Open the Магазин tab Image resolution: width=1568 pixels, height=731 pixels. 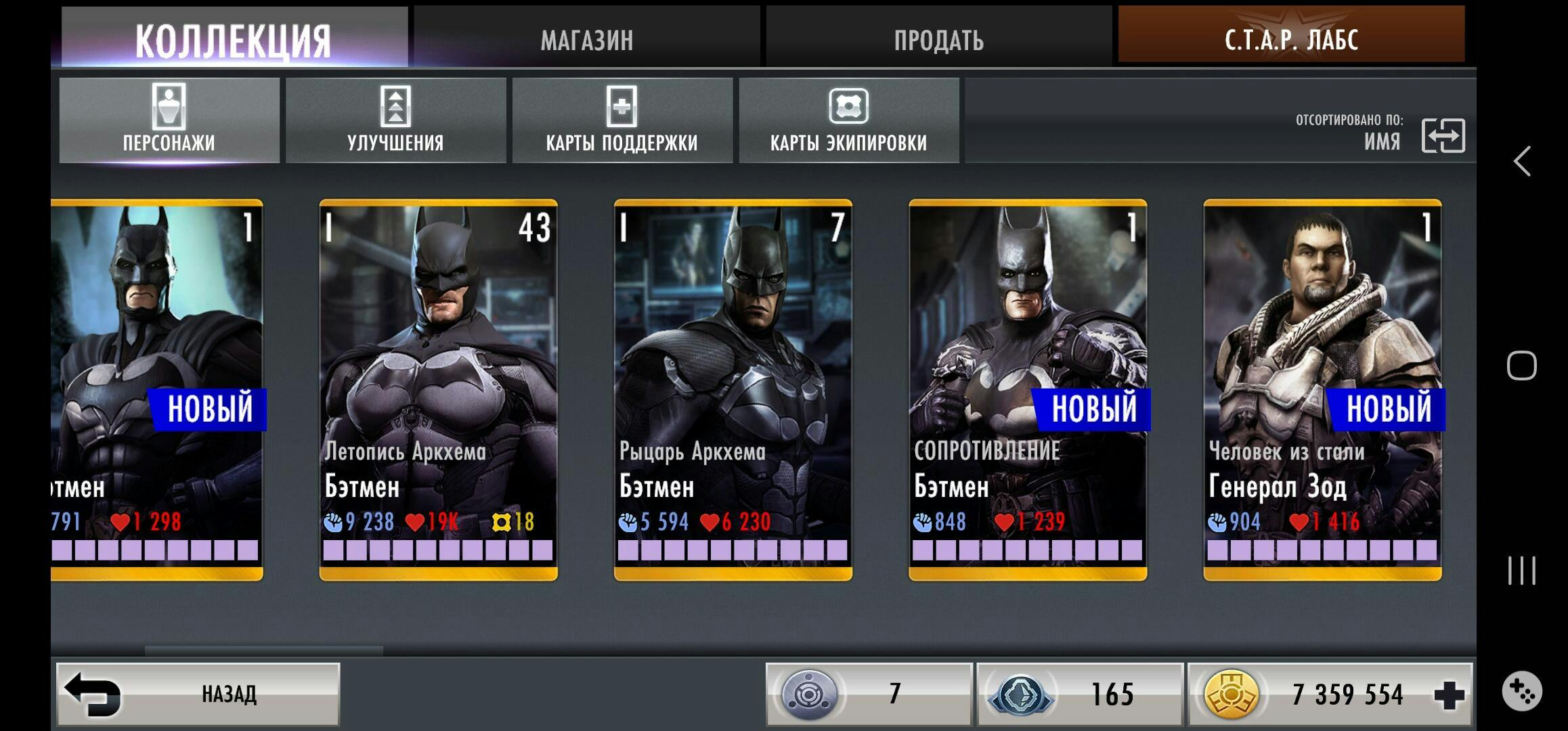[x=586, y=38]
